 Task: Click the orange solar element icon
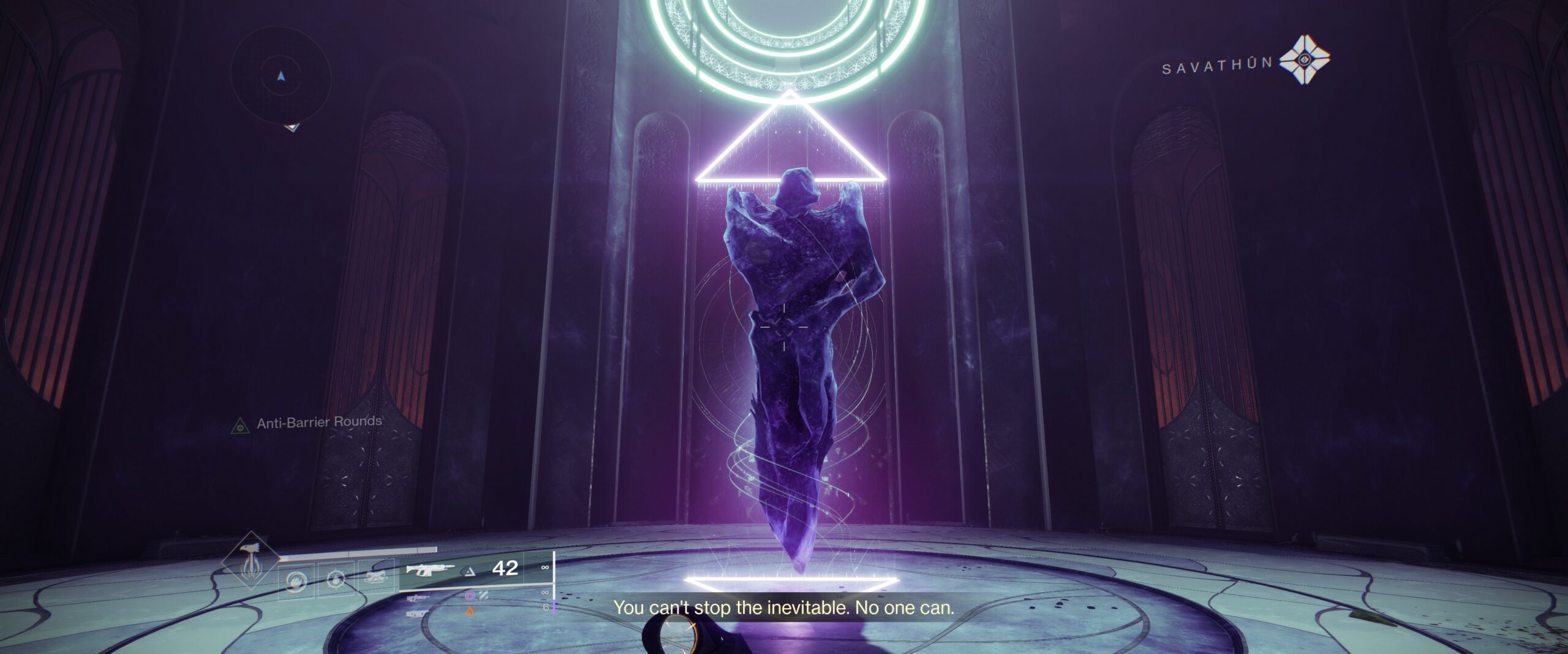(x=470, y=611)
